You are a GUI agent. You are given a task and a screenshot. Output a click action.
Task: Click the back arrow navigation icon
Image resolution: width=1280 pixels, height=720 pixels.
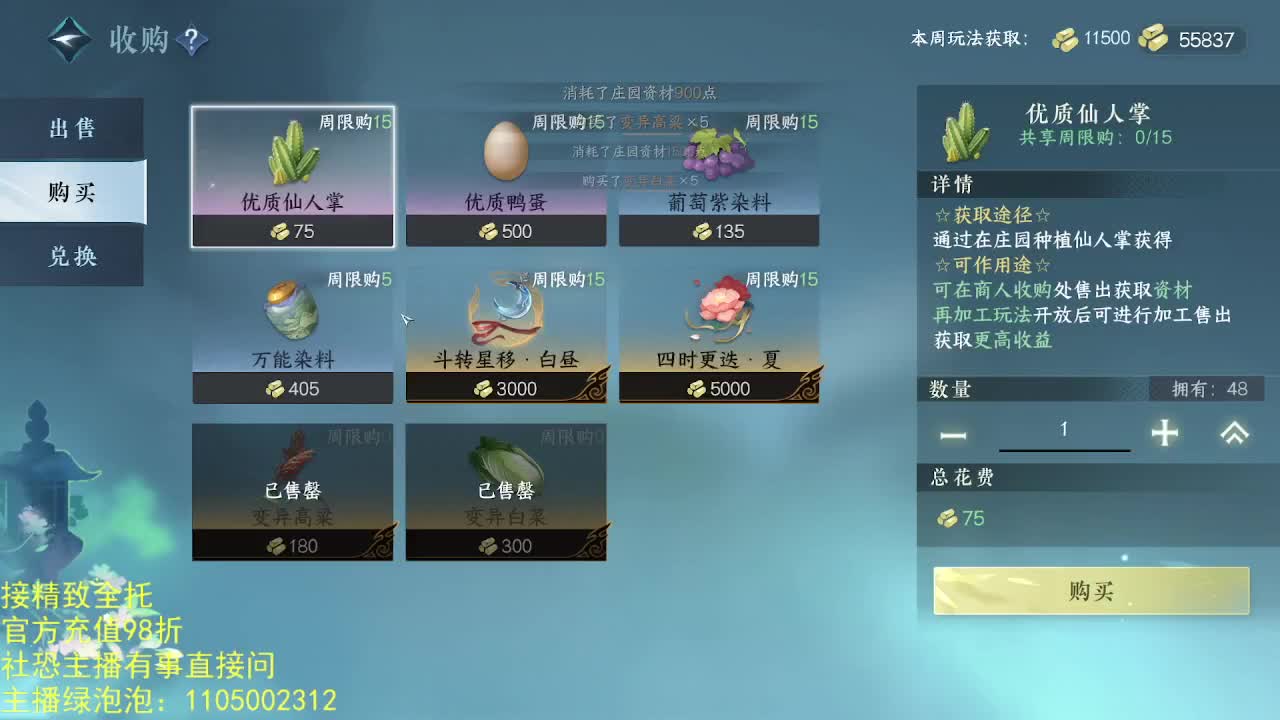click(68, 40)
